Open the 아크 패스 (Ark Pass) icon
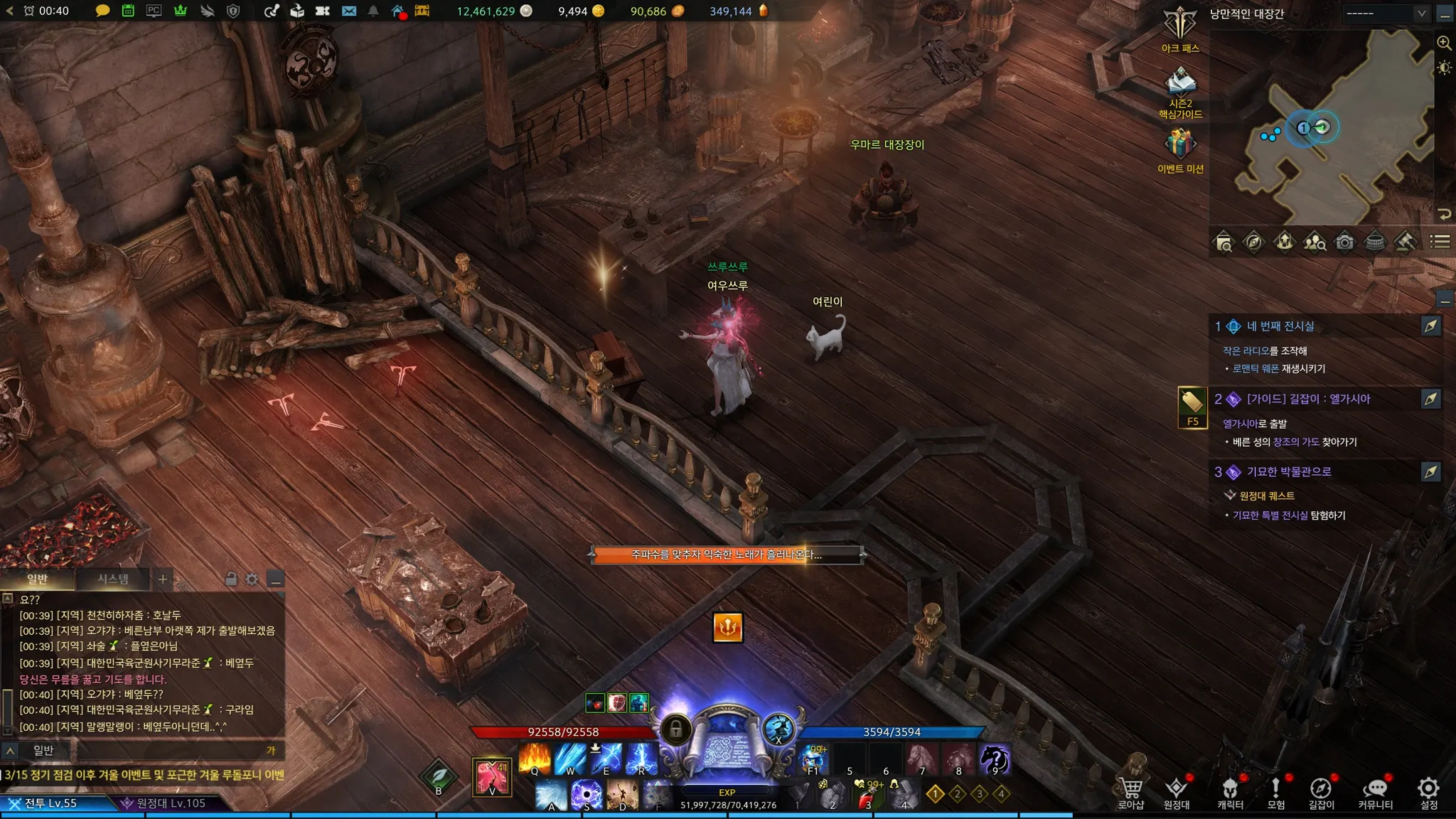The height and width of the screenshot is (819, 1456). (x=1180, y=26)
